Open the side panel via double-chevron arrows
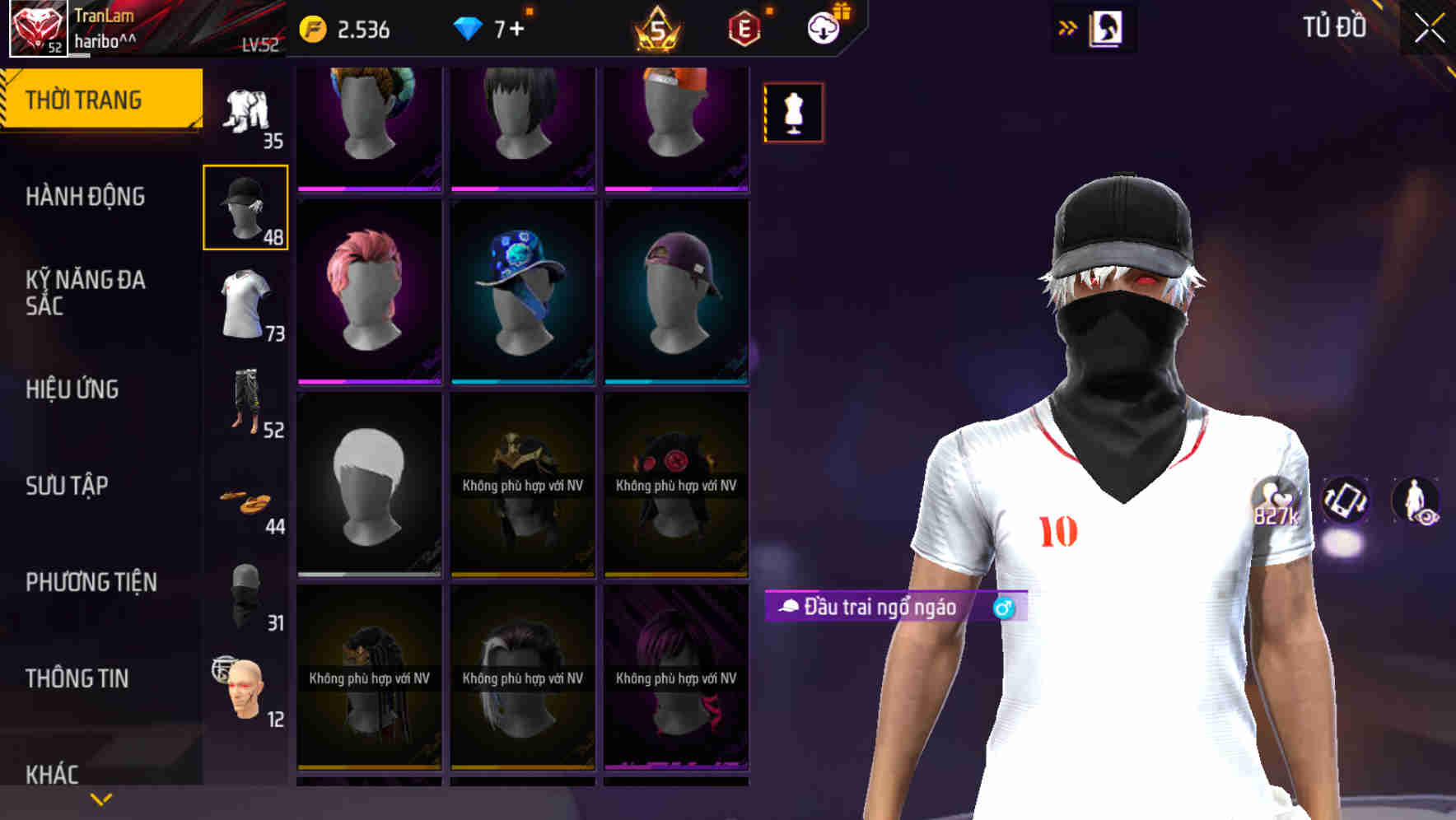 click(x=1068, y=26)
